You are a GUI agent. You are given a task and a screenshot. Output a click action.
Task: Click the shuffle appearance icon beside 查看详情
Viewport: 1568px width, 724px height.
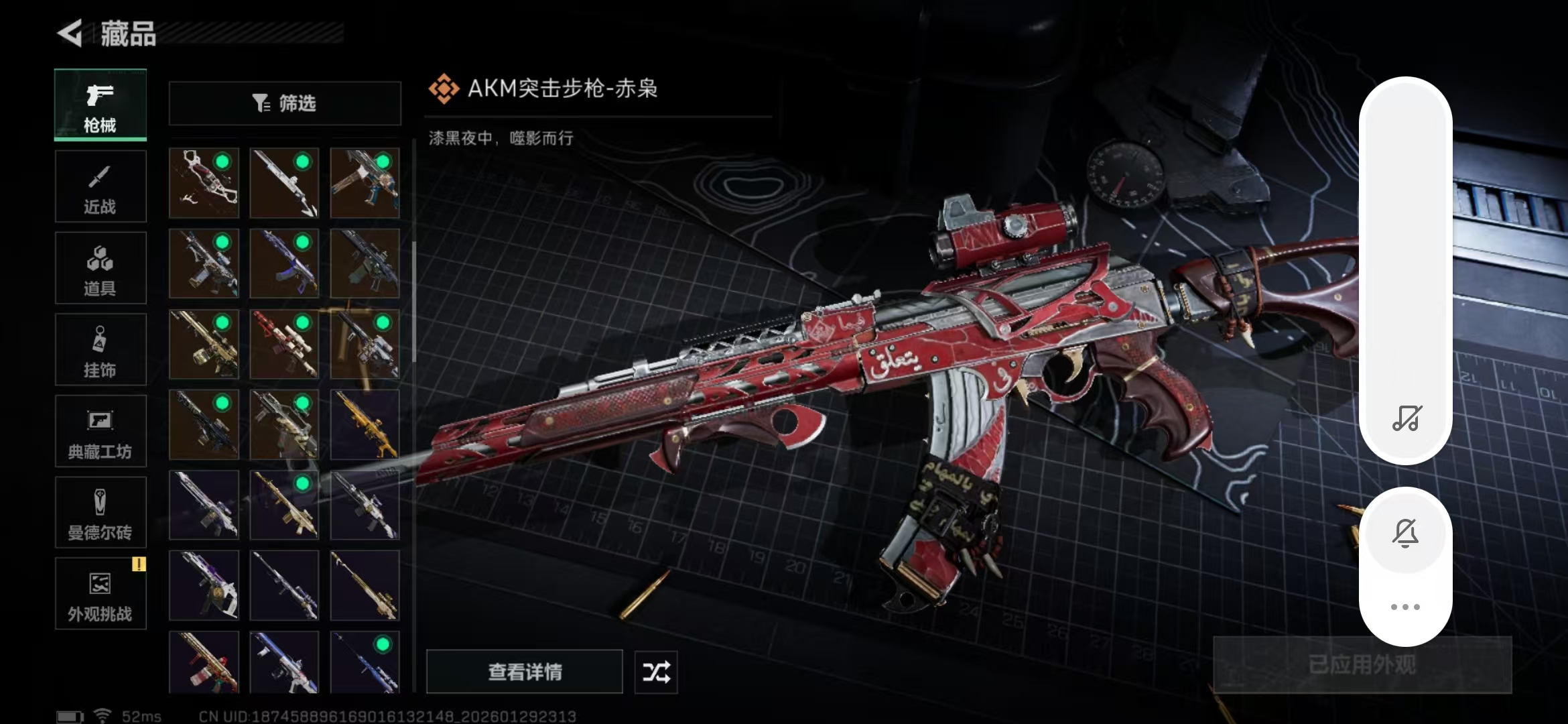(655, 672)
